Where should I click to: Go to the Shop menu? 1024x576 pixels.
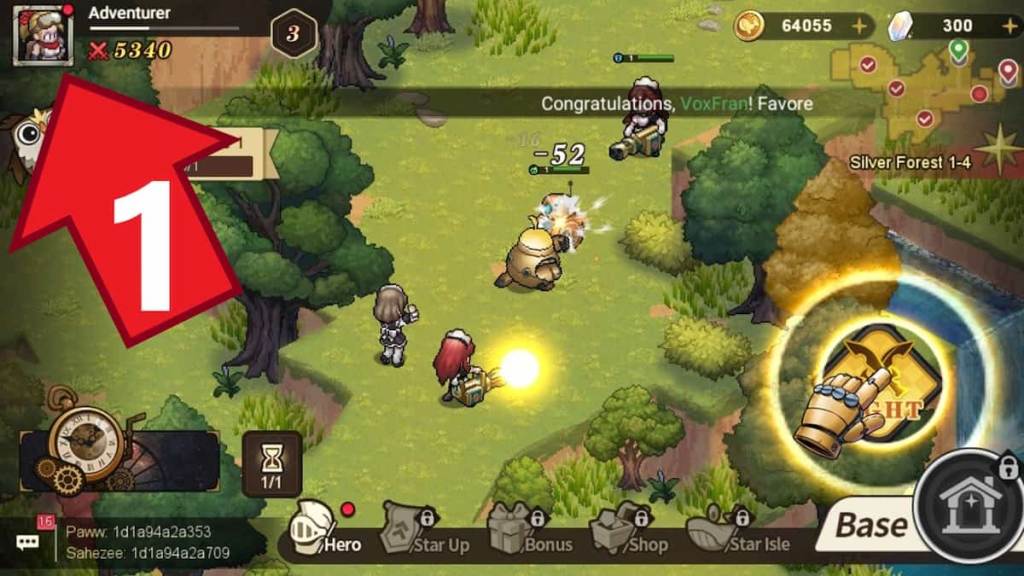(x=632, y=532)
